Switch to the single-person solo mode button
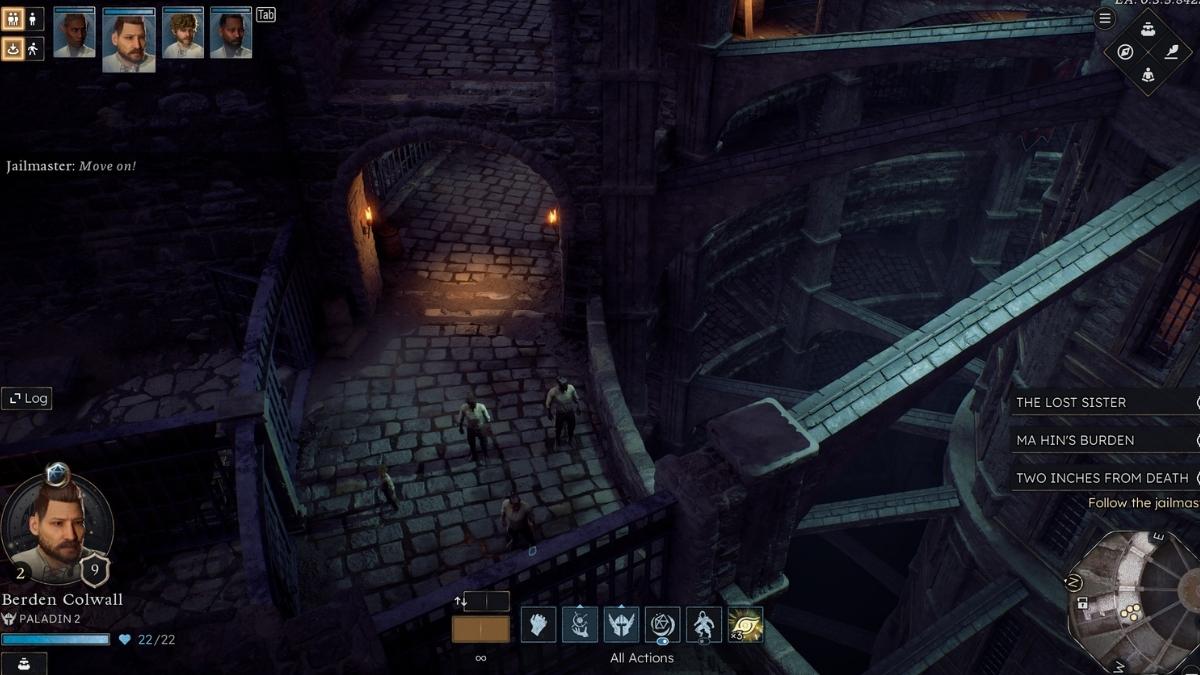 [x=34, y=19]
